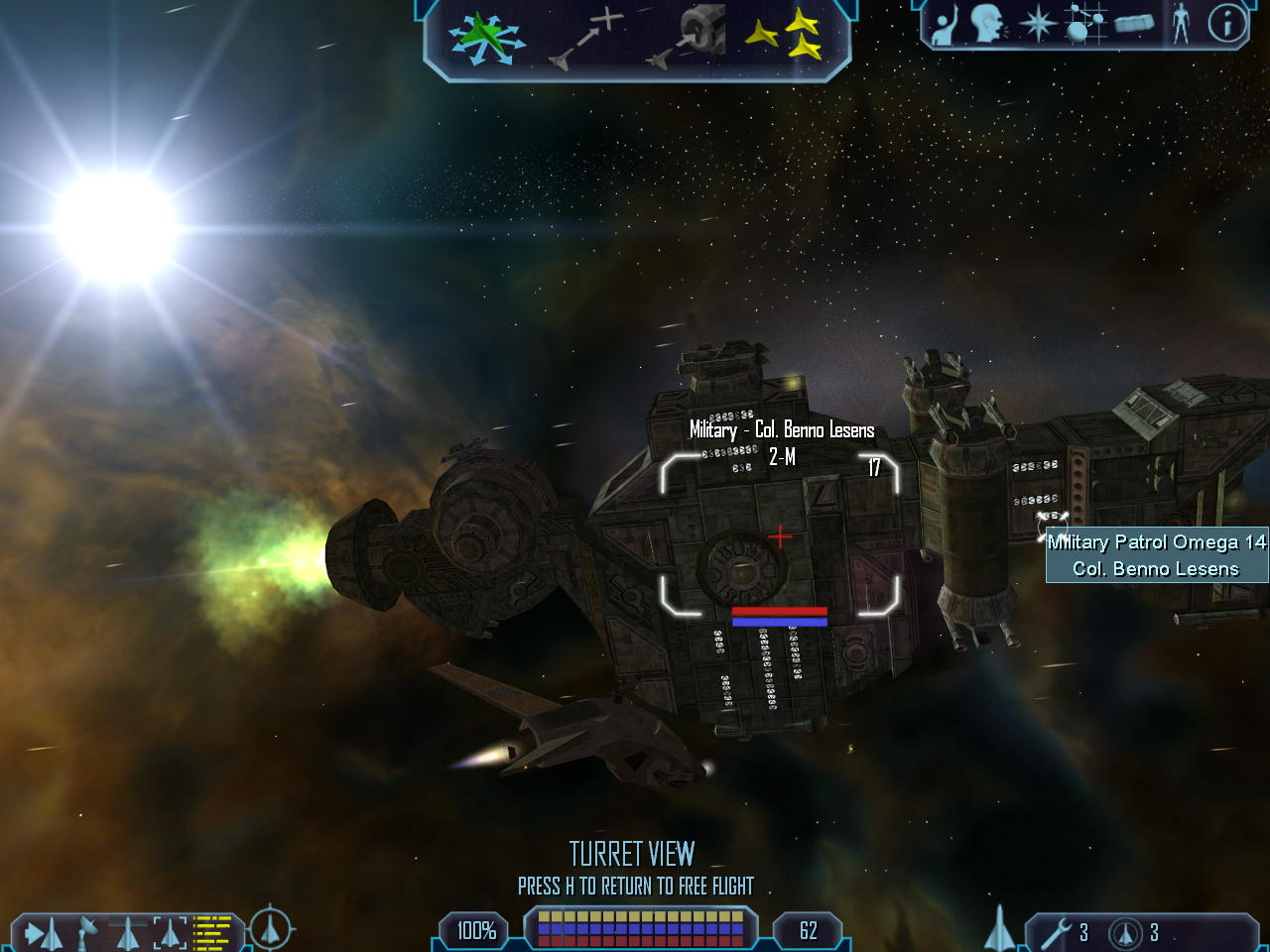Use the round shield battery icon

[1126, 933]
